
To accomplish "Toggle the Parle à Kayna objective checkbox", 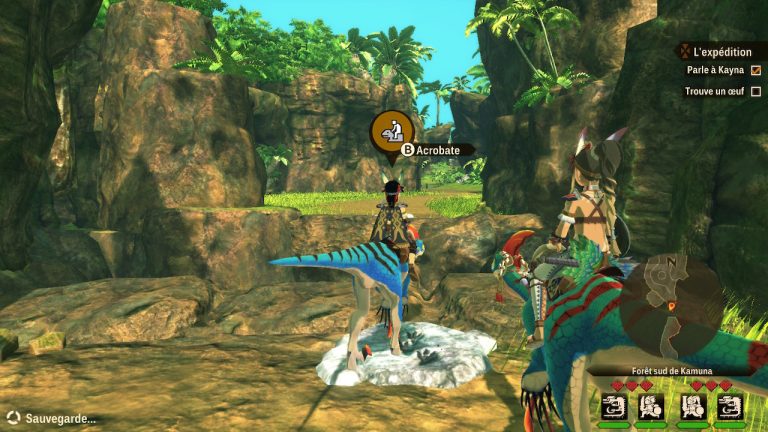I will coord(756,70).
